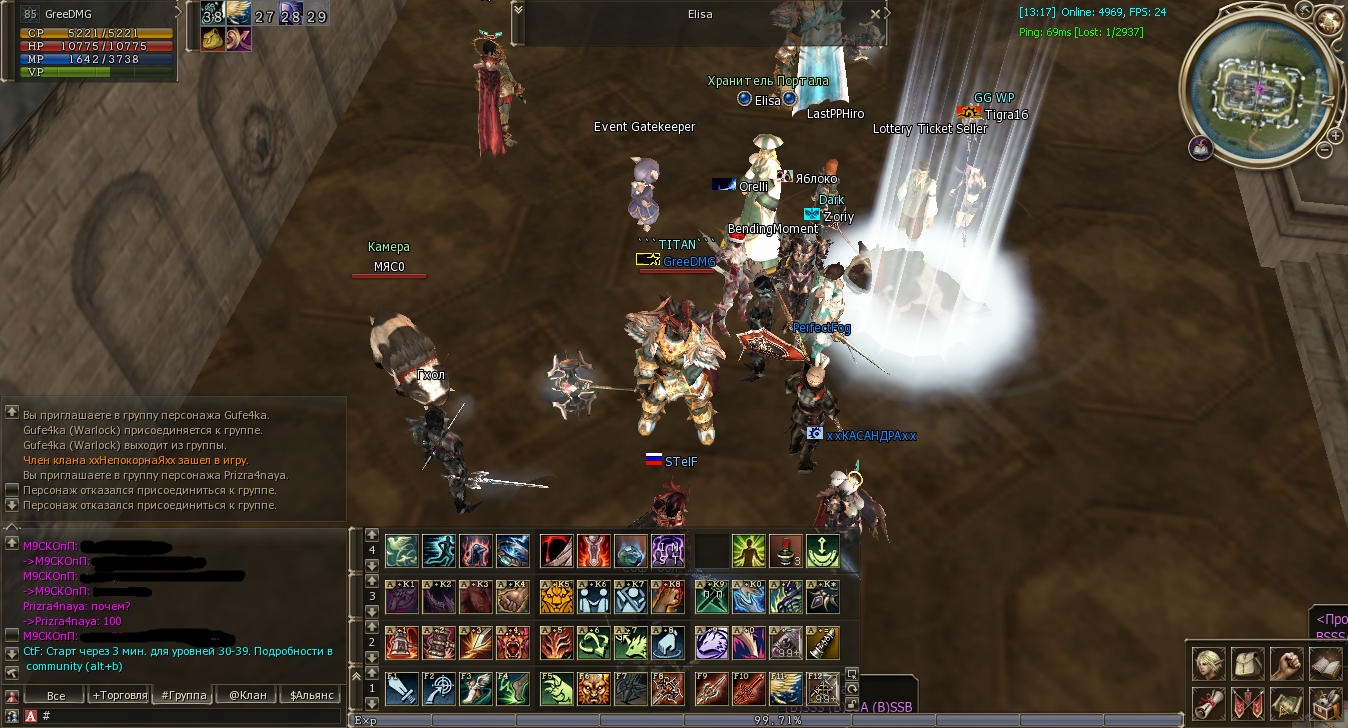Use the F1 sword attack skill
Viewport: 1348px width, 728px height.
402,688
